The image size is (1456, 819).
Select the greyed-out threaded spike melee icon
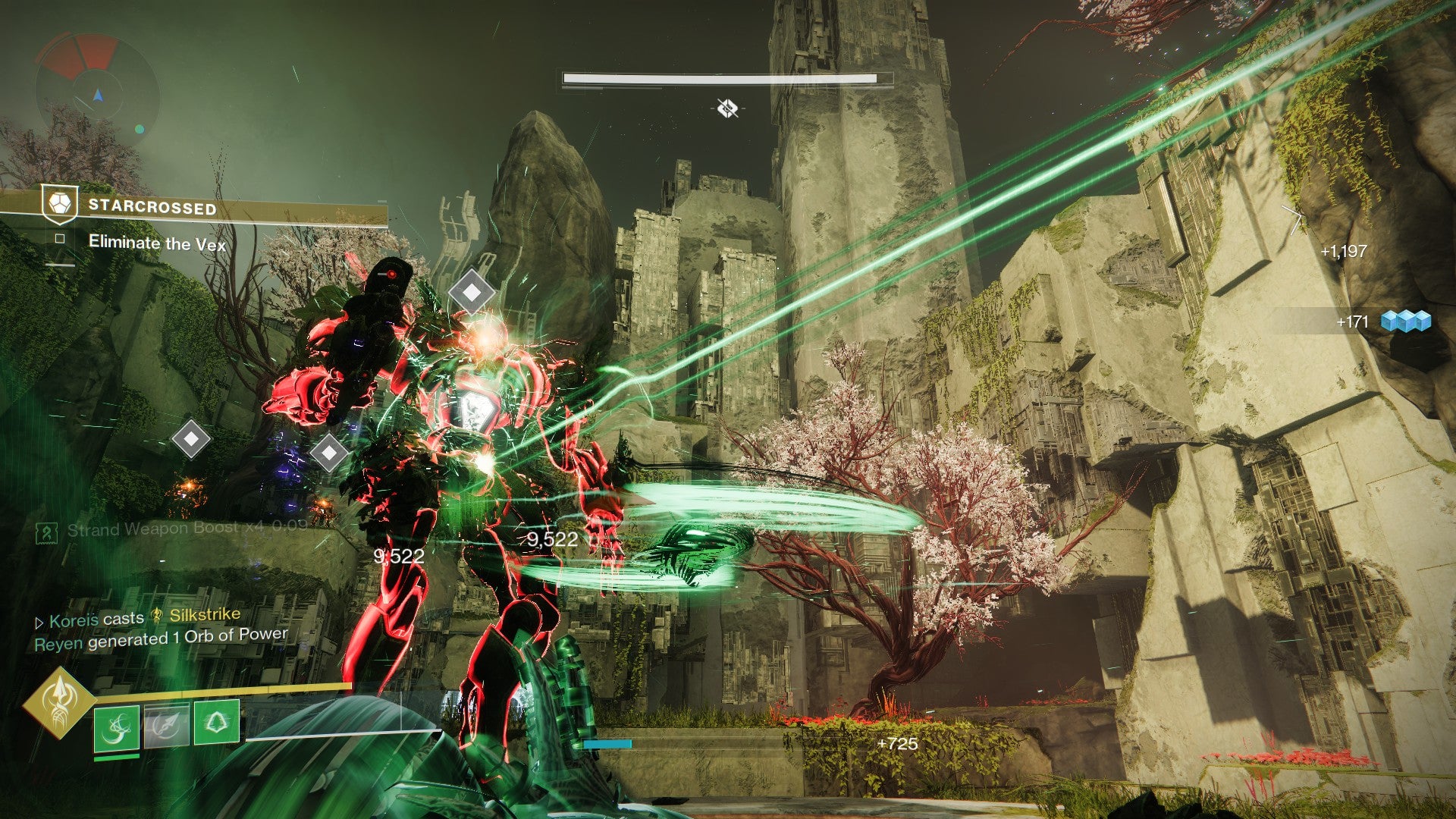coord(166,726)
